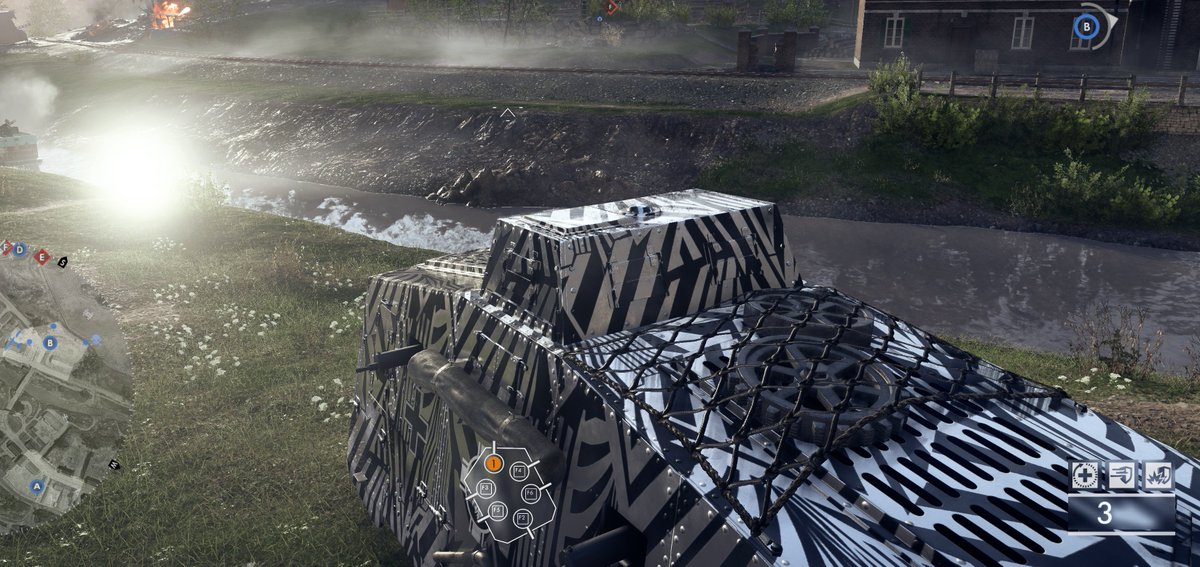This screenshot has height=567, width=1200.
Task: Use the speed shield ability icon
Action: pyautogui.click(x=1121, y=476)
